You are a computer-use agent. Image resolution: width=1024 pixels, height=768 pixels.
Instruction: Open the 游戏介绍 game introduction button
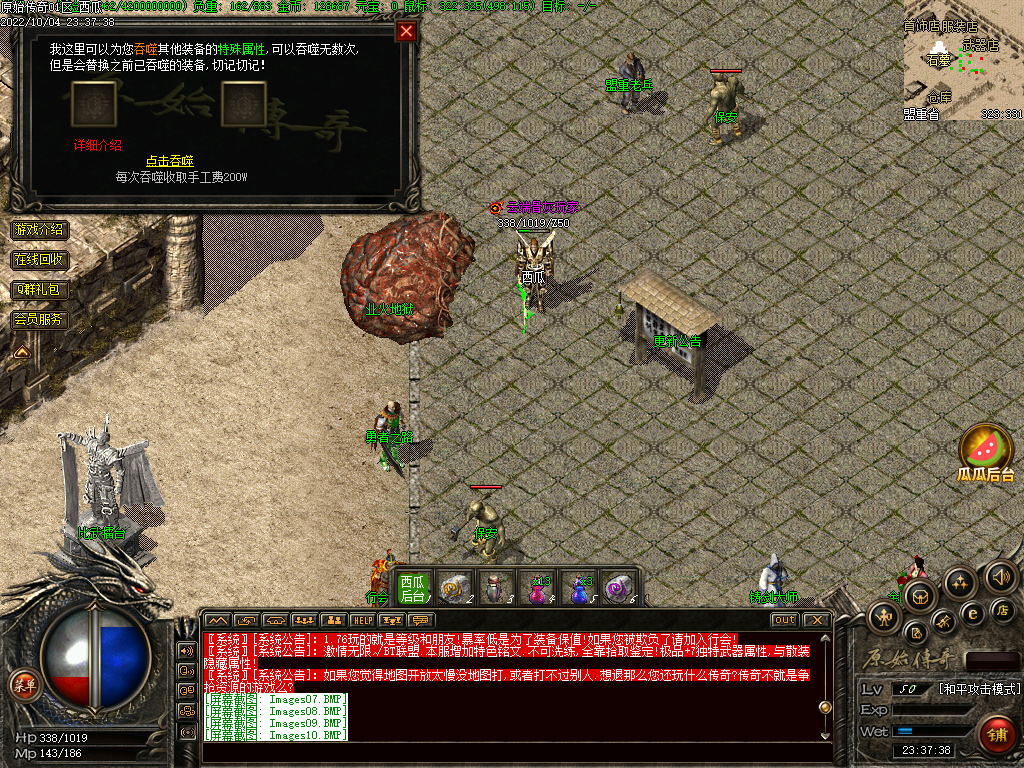coord(39,230)
